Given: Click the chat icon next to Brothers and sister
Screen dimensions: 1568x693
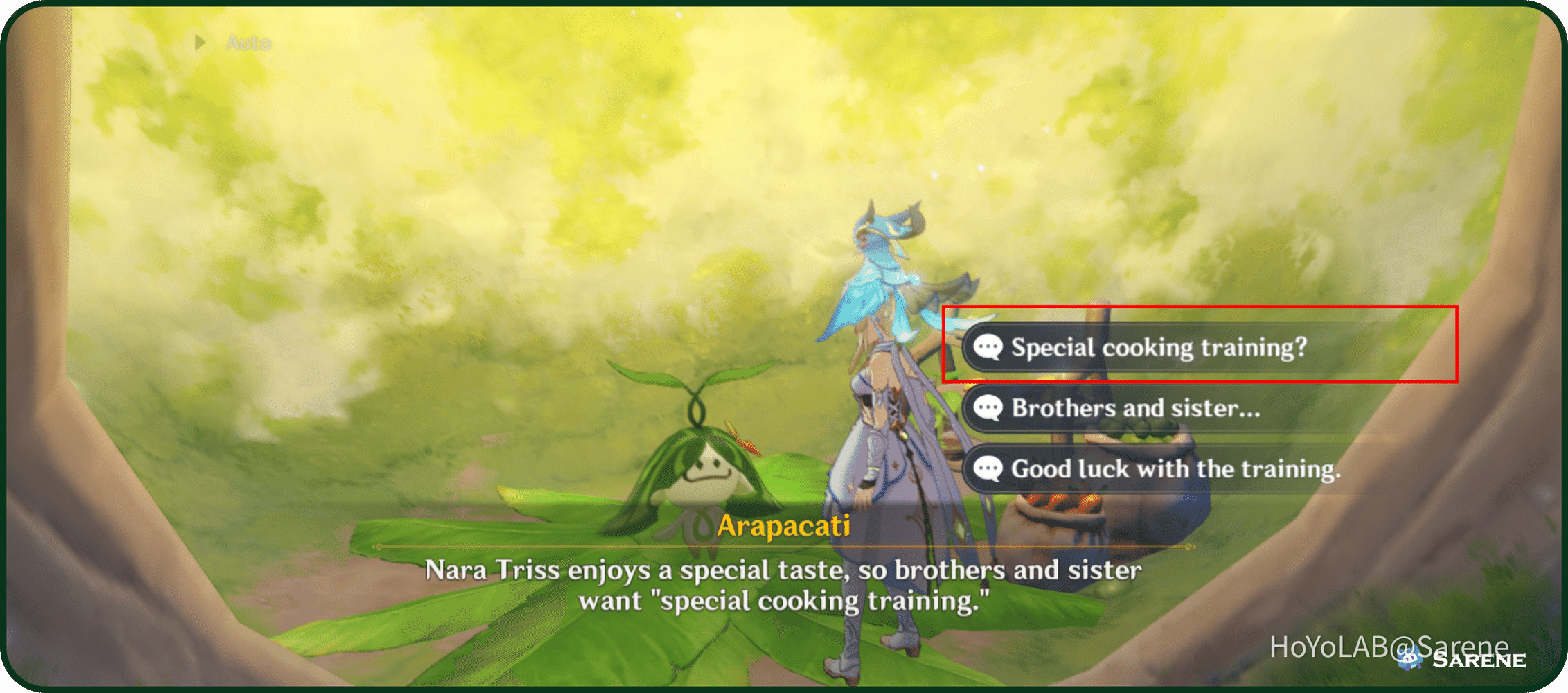Looking at the screenshot, I should (x=990, y=409).
